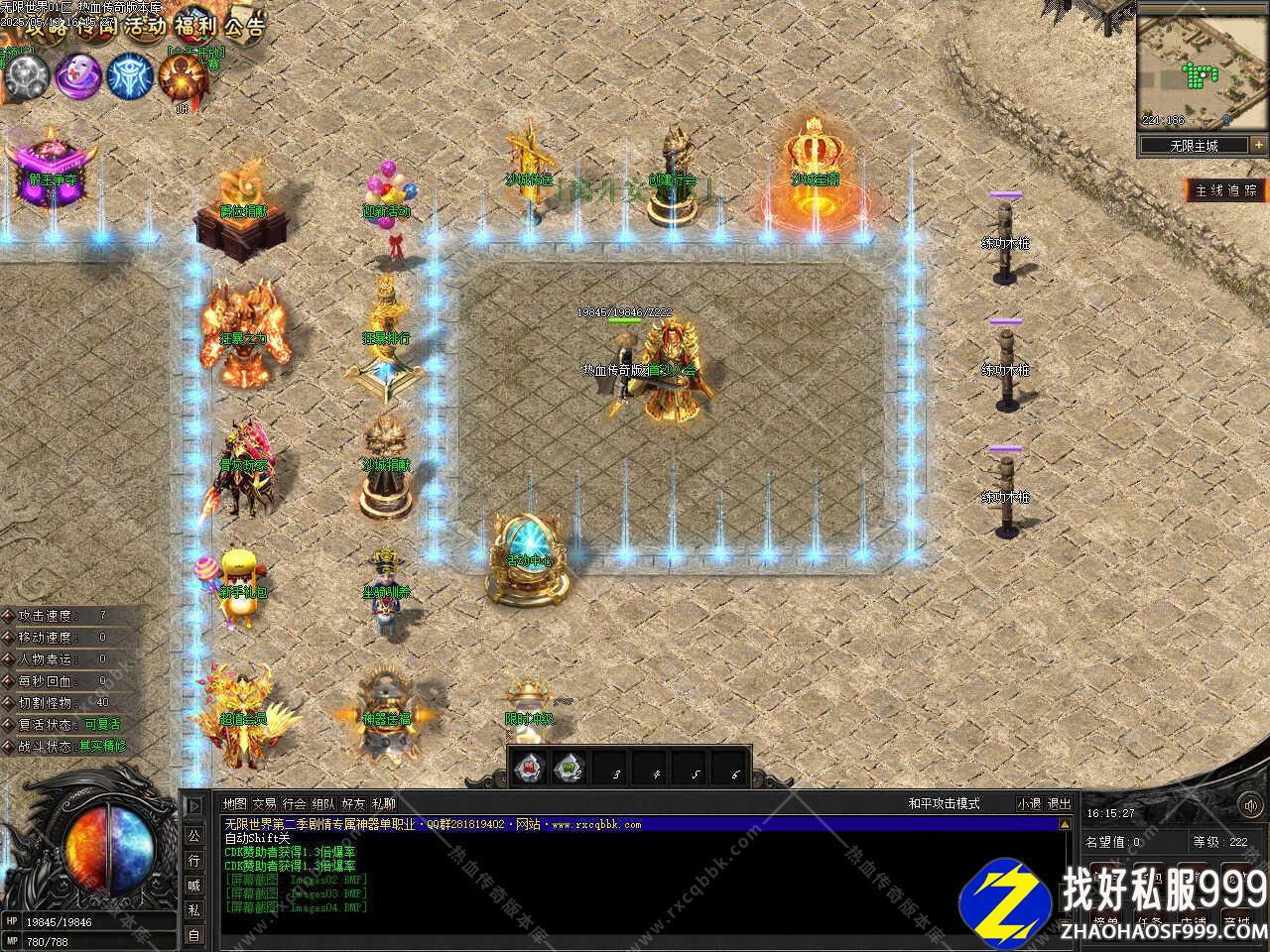Open the 活动 events menu
1270x952 pixels.
(x=146, y=25)
